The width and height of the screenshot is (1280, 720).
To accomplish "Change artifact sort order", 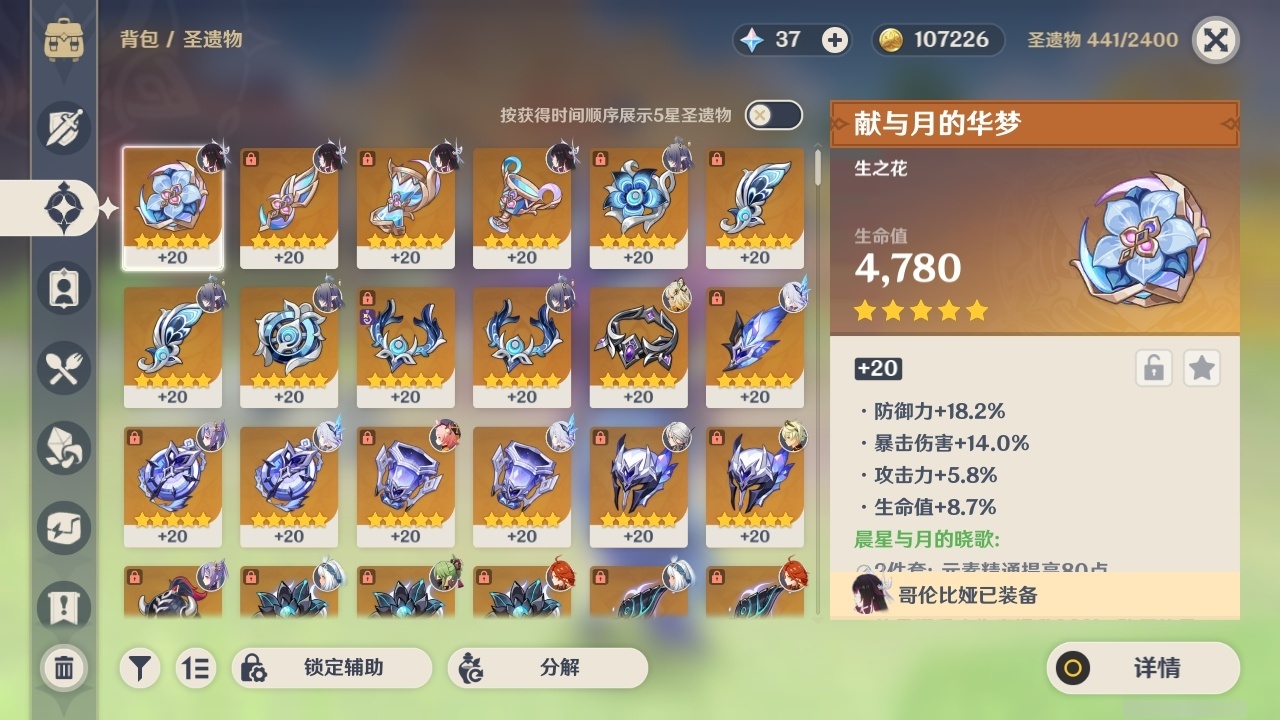I will pyautogui.click(x=196, y=667).
